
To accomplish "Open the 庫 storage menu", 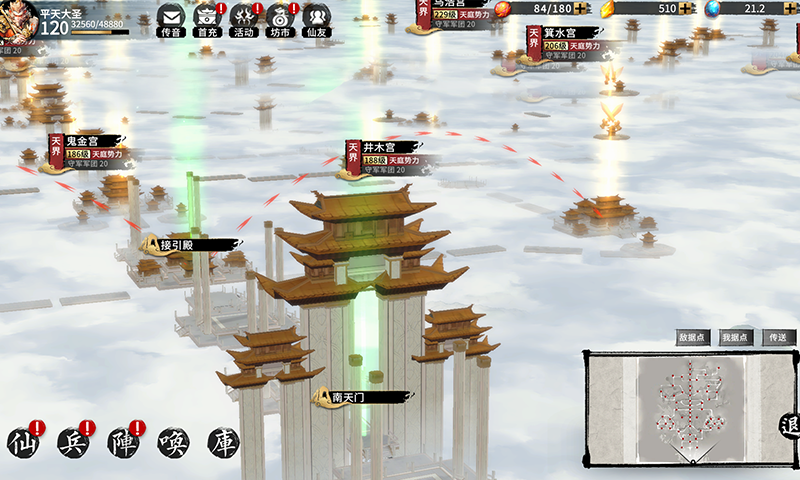I will (x=222, y=442).
